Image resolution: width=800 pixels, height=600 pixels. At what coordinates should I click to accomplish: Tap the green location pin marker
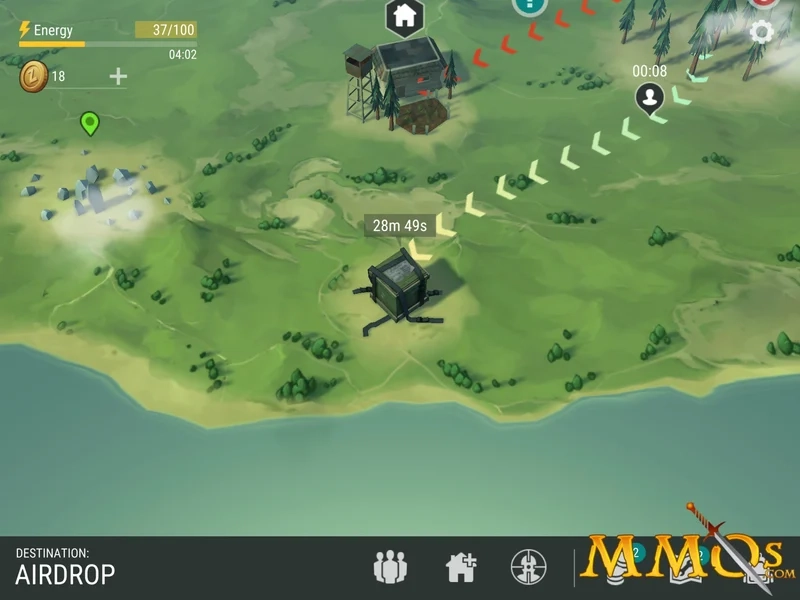coord(90,123)
